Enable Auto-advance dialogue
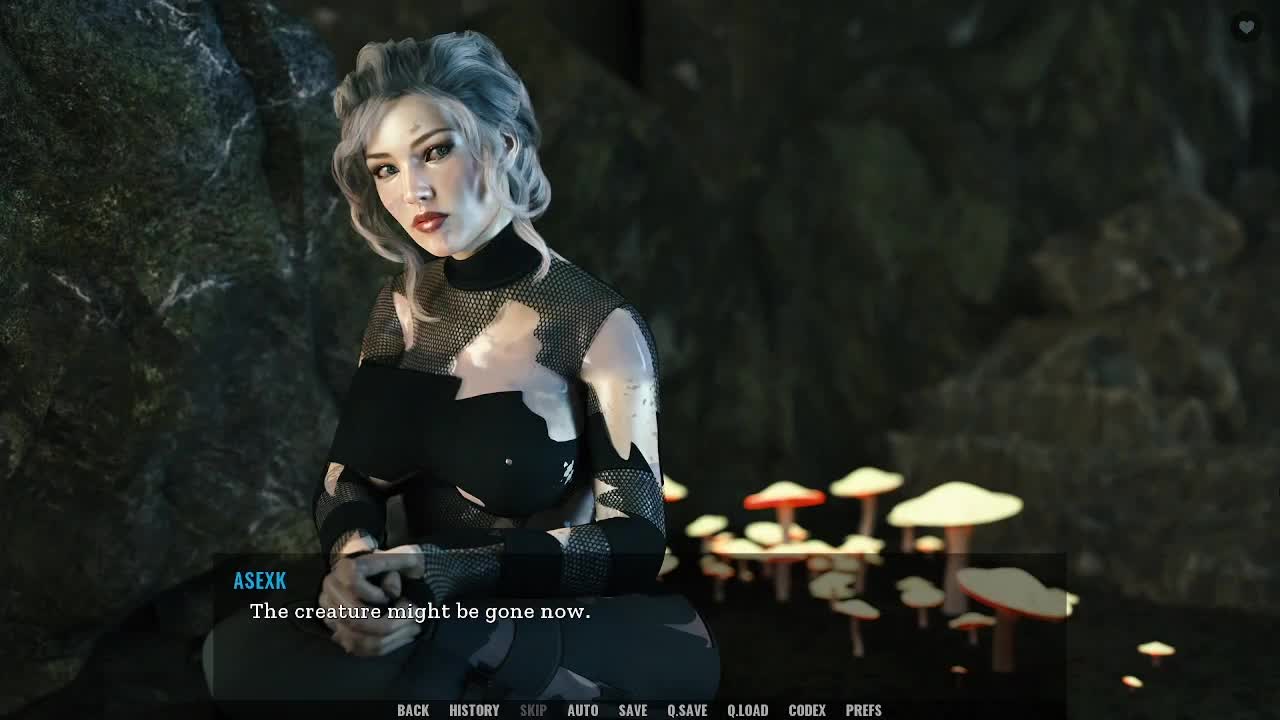The width and height of the screenshot is (1280, 720). point(583,710)
